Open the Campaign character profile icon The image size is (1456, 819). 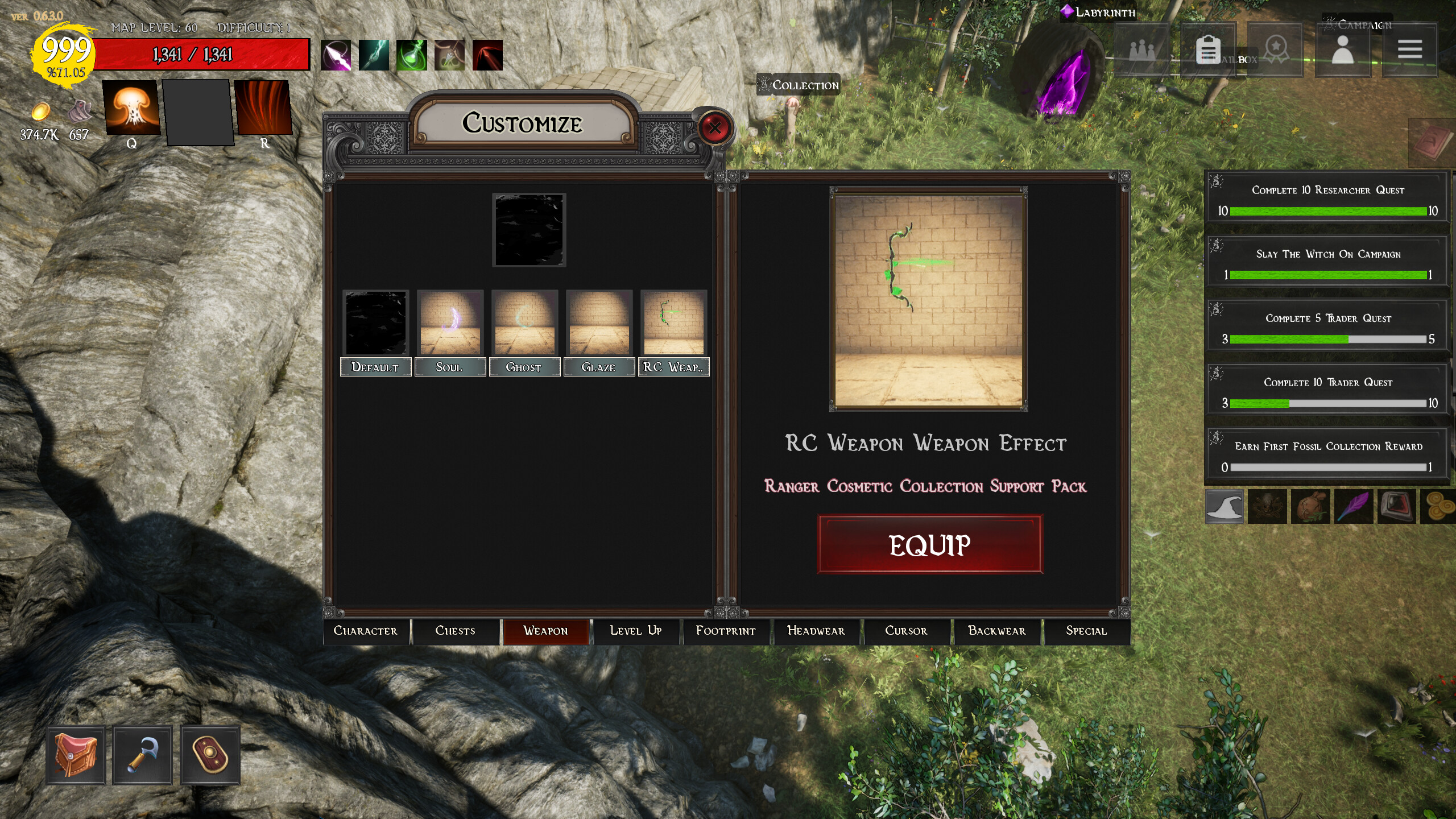(x=1343, y=50)
